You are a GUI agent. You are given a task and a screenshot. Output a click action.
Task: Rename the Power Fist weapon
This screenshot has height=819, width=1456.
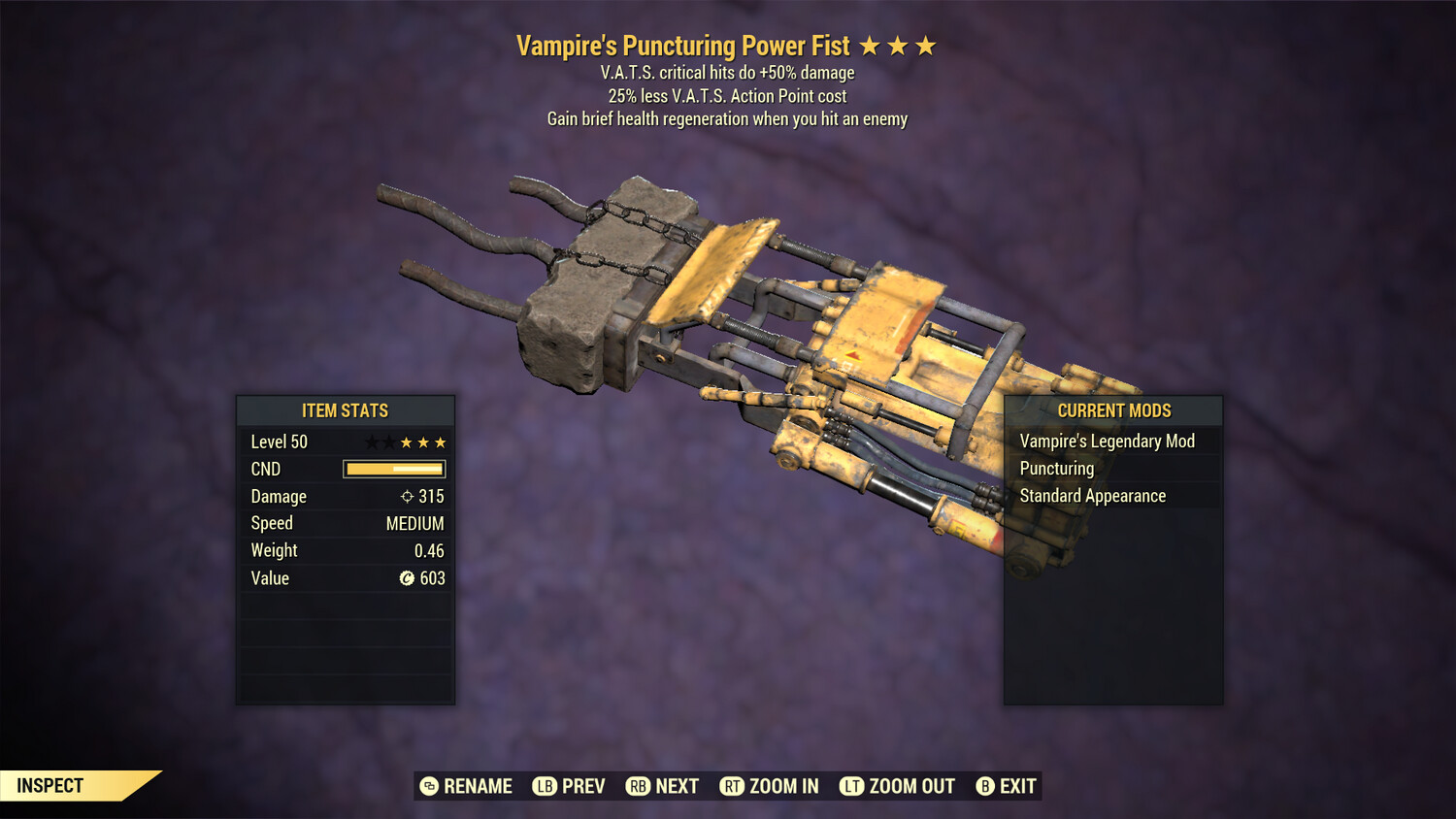click(x=466, y=786)
